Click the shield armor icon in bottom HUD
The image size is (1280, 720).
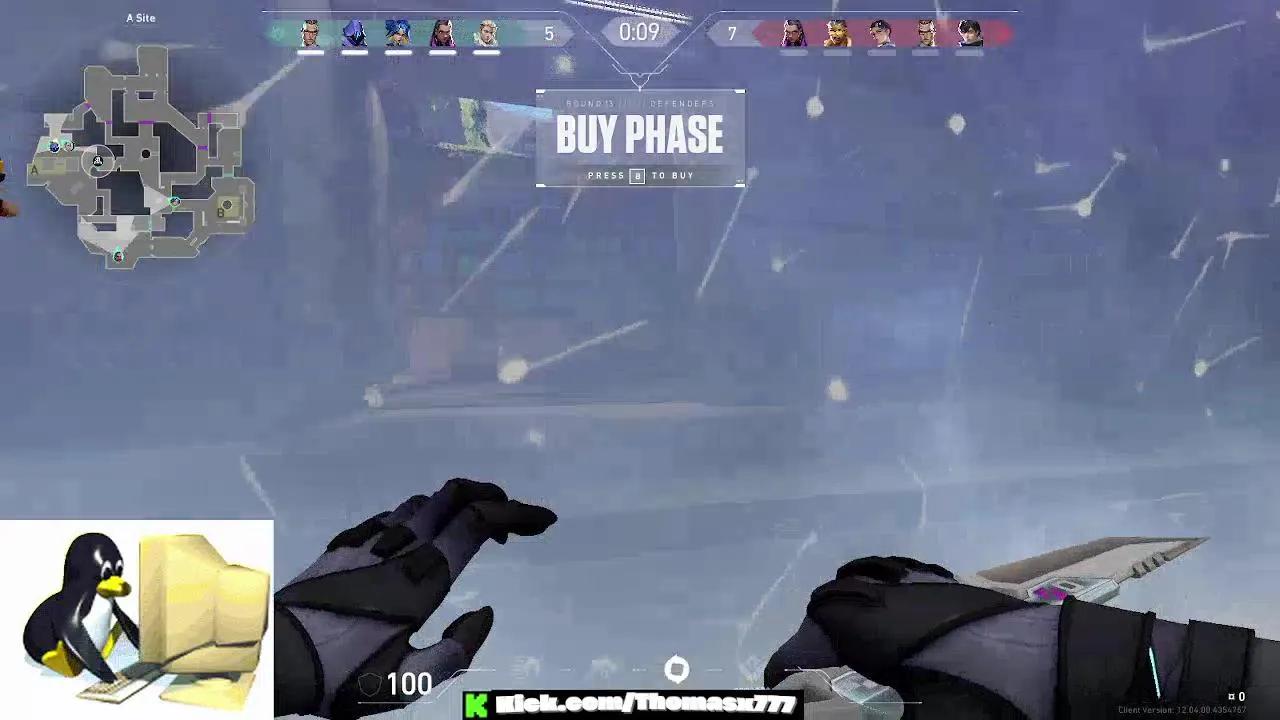click(370, 683)
